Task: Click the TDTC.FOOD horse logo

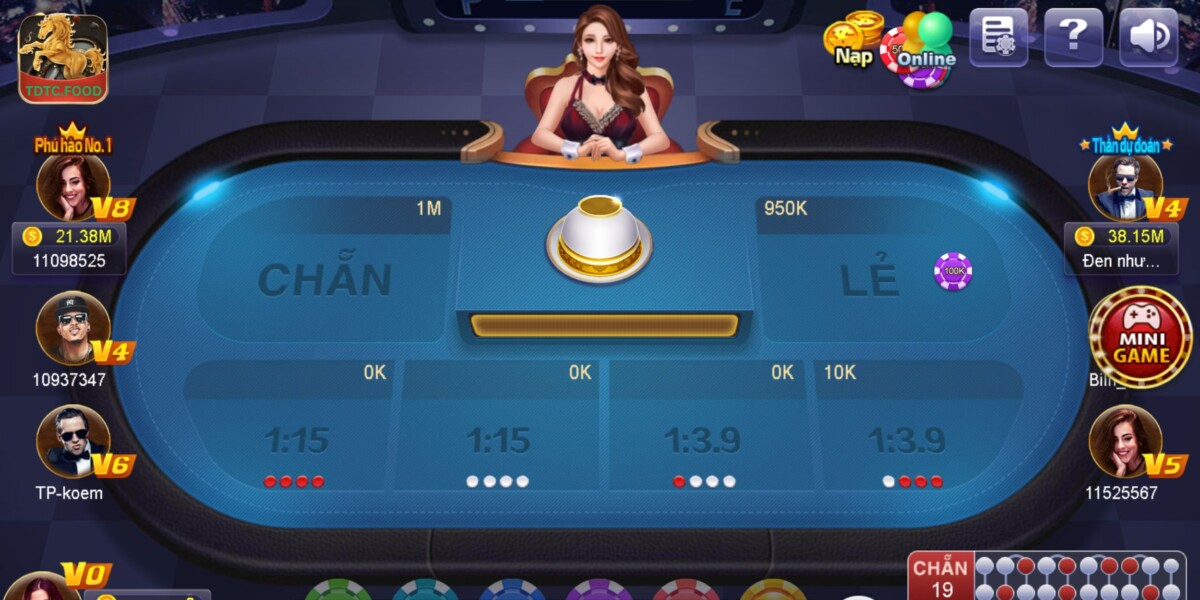Action: tap(63, 57)
